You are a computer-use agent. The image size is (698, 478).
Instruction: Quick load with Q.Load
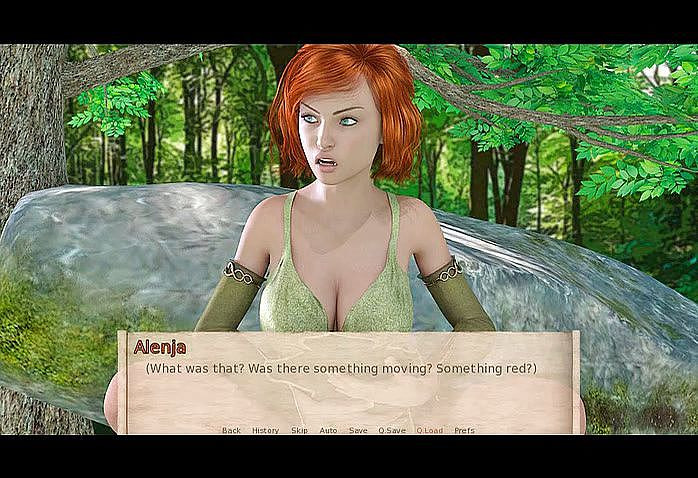[x=429, y=431]
